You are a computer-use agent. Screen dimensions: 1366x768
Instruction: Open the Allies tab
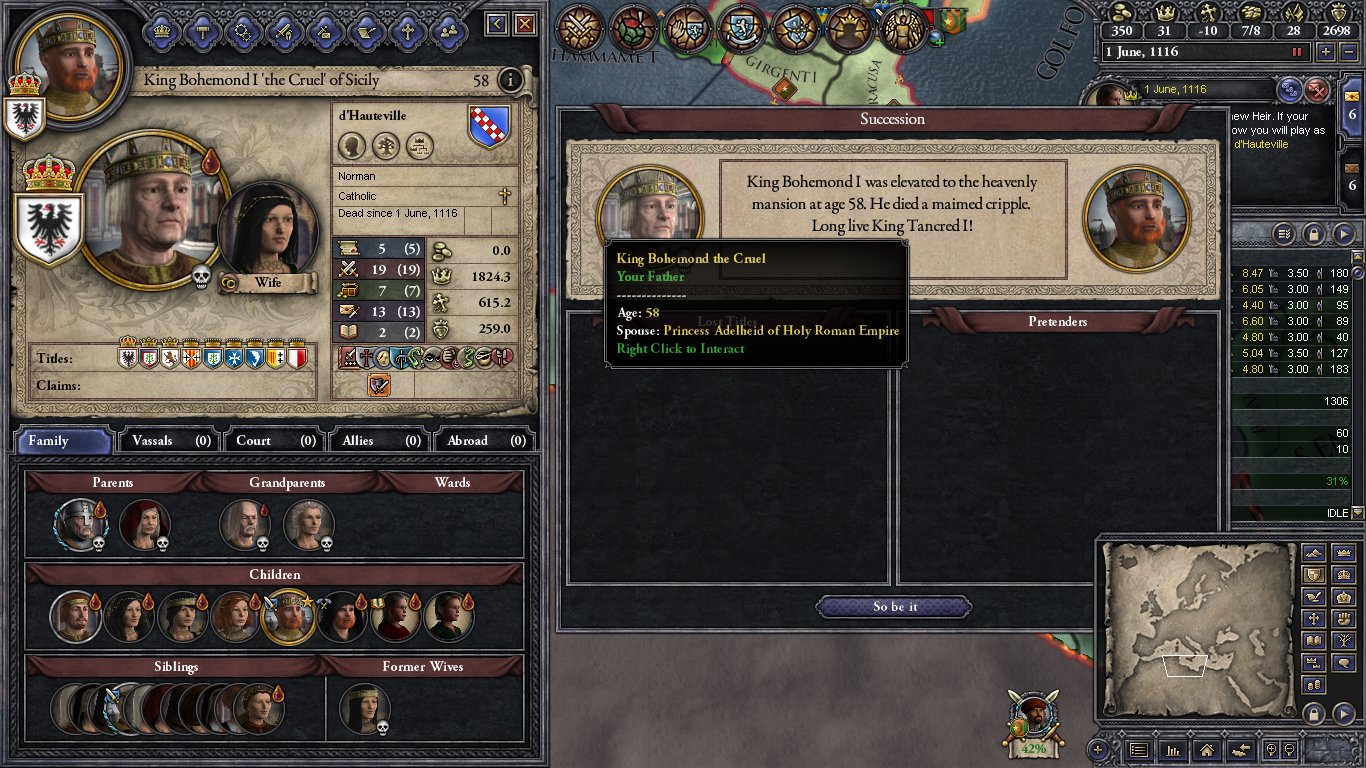(378, 440)
